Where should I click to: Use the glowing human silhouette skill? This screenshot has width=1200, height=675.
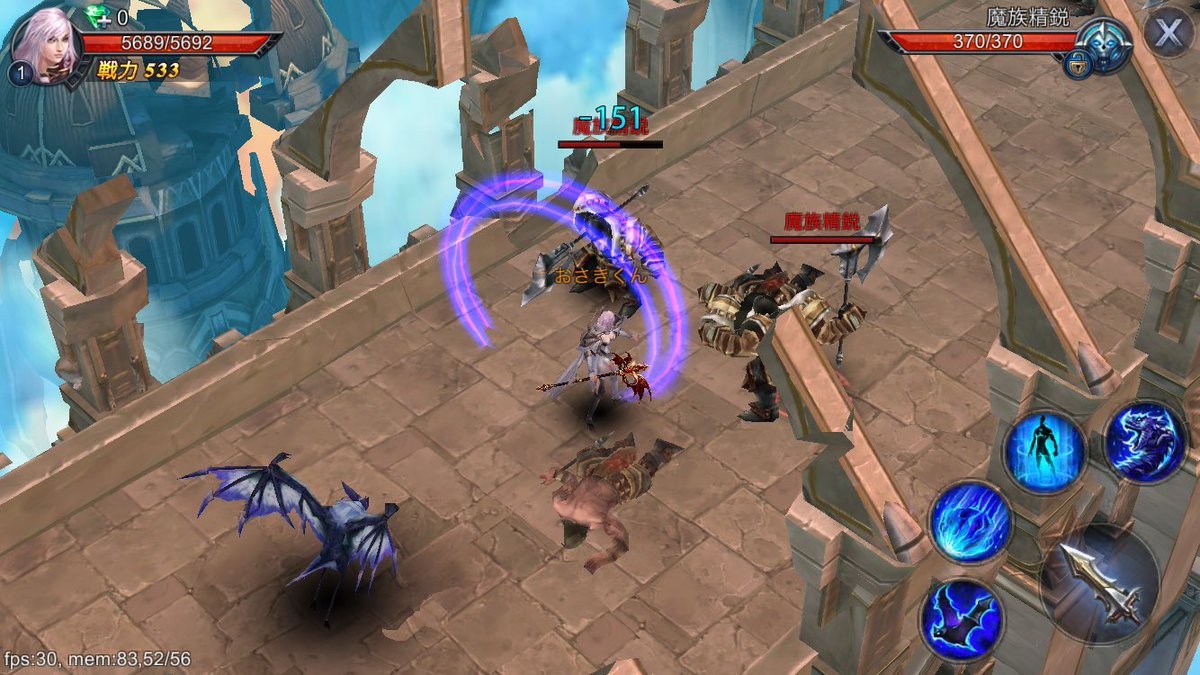tap(1045, 452)
